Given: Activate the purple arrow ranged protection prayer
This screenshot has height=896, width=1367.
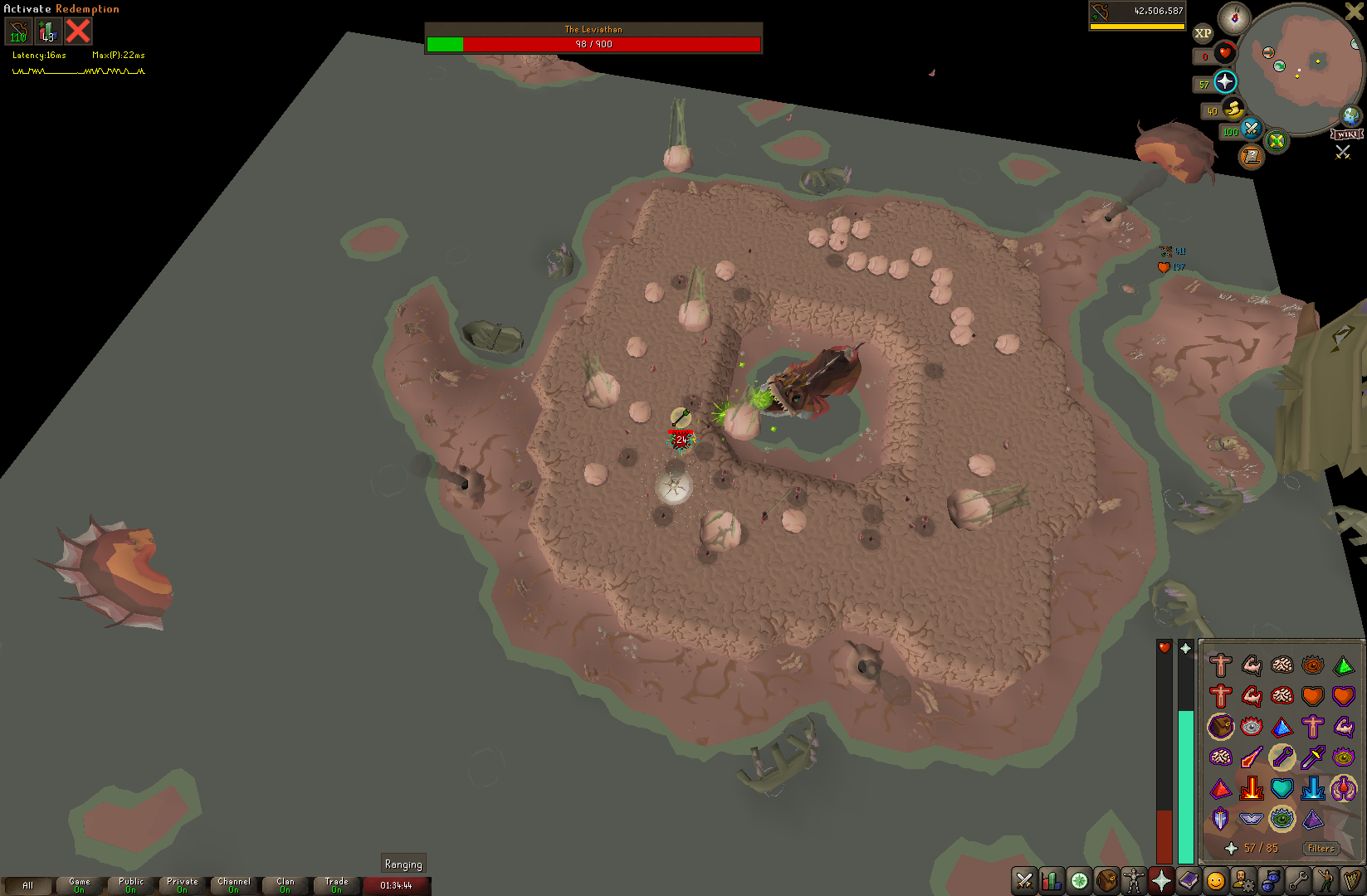Looking at the screenshot, I should 1282,757.
